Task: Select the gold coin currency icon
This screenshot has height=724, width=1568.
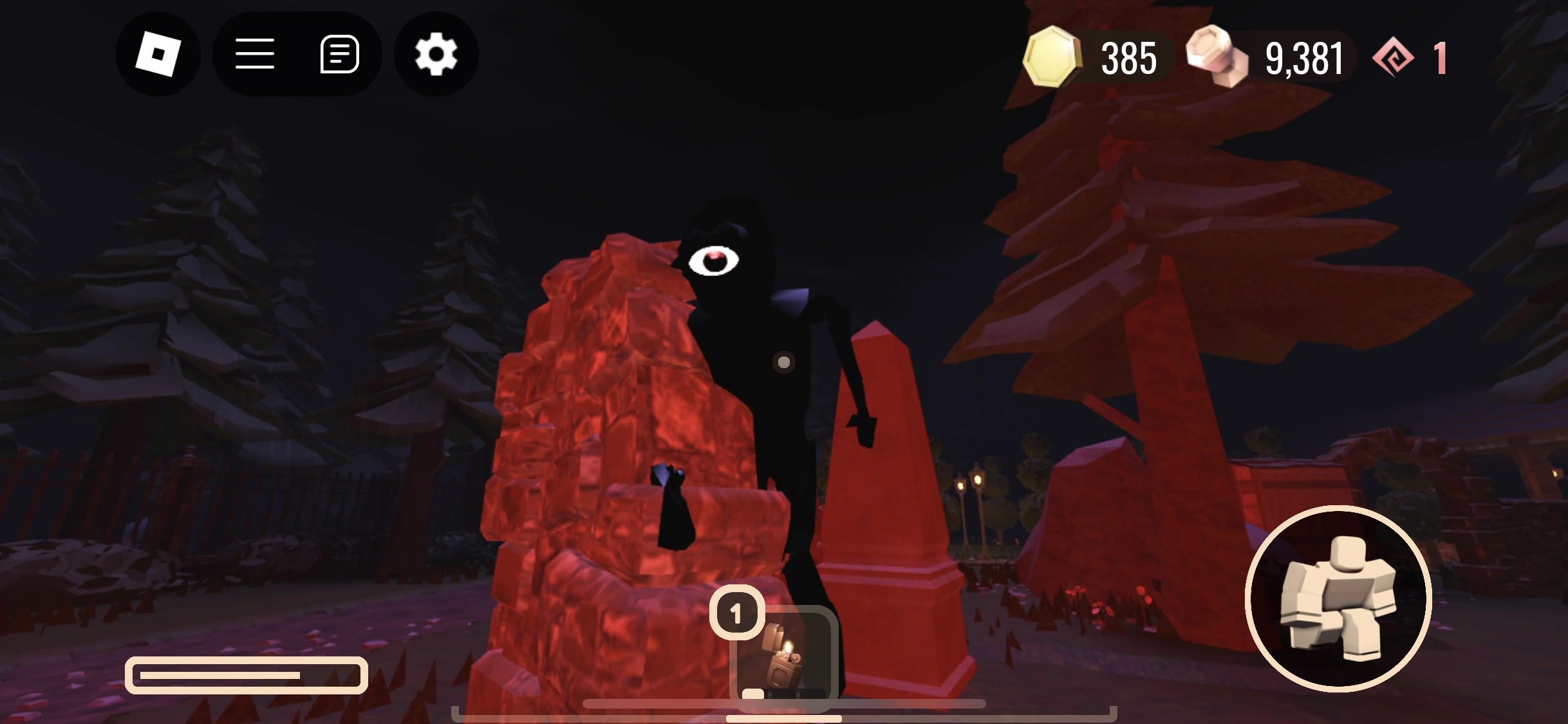Action: (x=1051, y=58)
